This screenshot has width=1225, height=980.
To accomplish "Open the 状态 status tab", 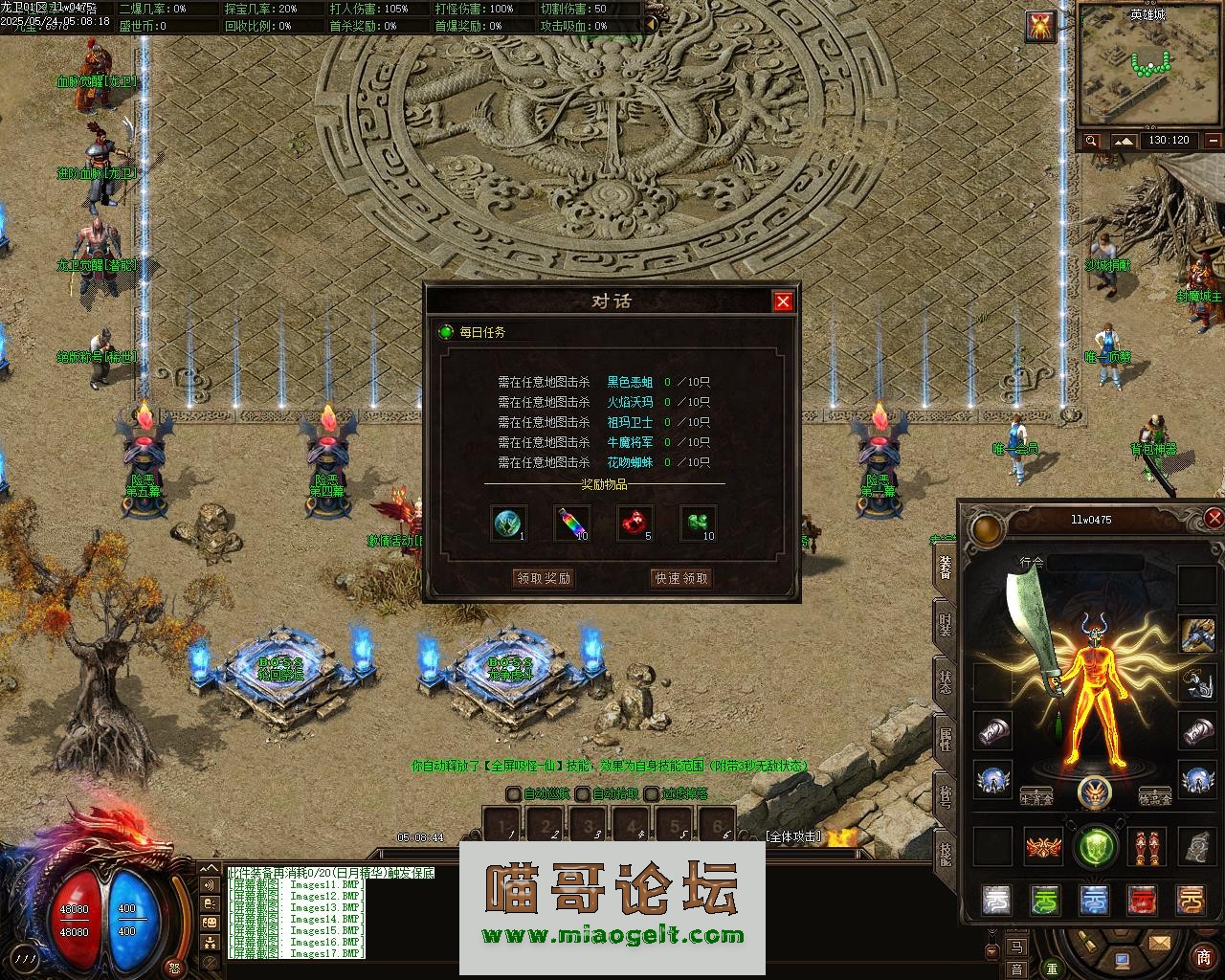I will pos(946,681).
